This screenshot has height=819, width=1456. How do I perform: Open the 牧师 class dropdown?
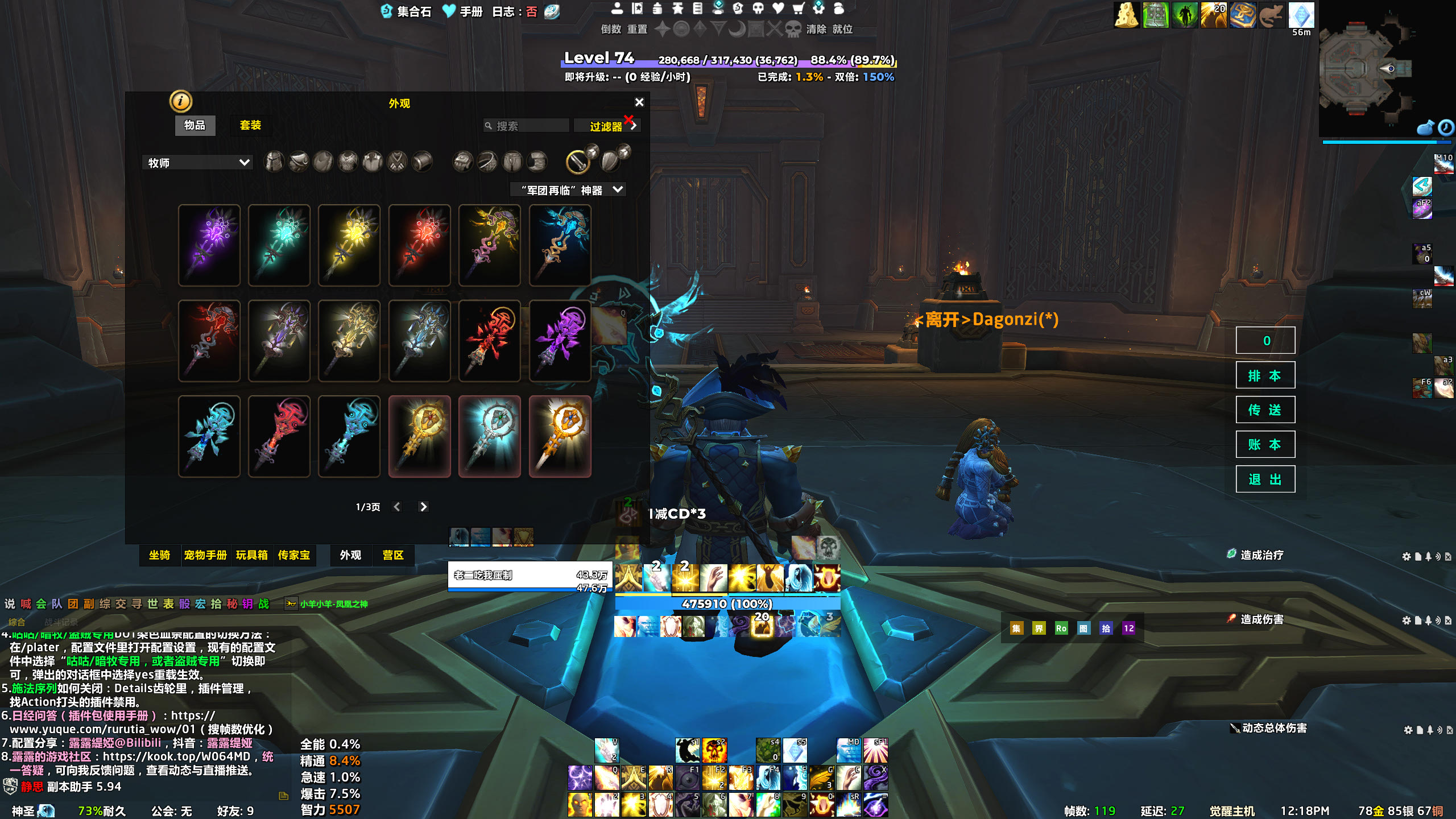pos(197,163)
